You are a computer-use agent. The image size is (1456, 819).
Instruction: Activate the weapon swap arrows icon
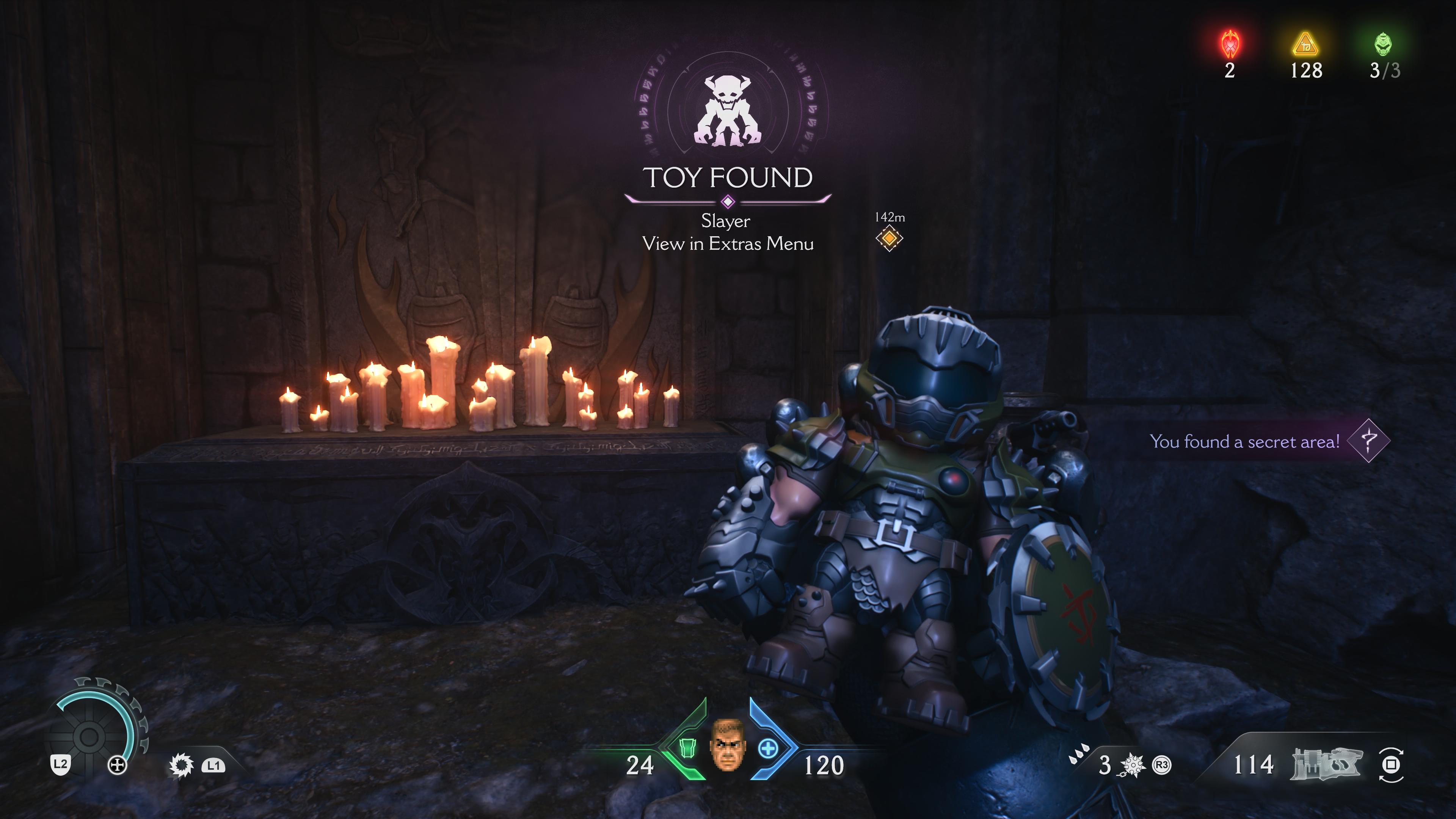[x=1391, y=765]
